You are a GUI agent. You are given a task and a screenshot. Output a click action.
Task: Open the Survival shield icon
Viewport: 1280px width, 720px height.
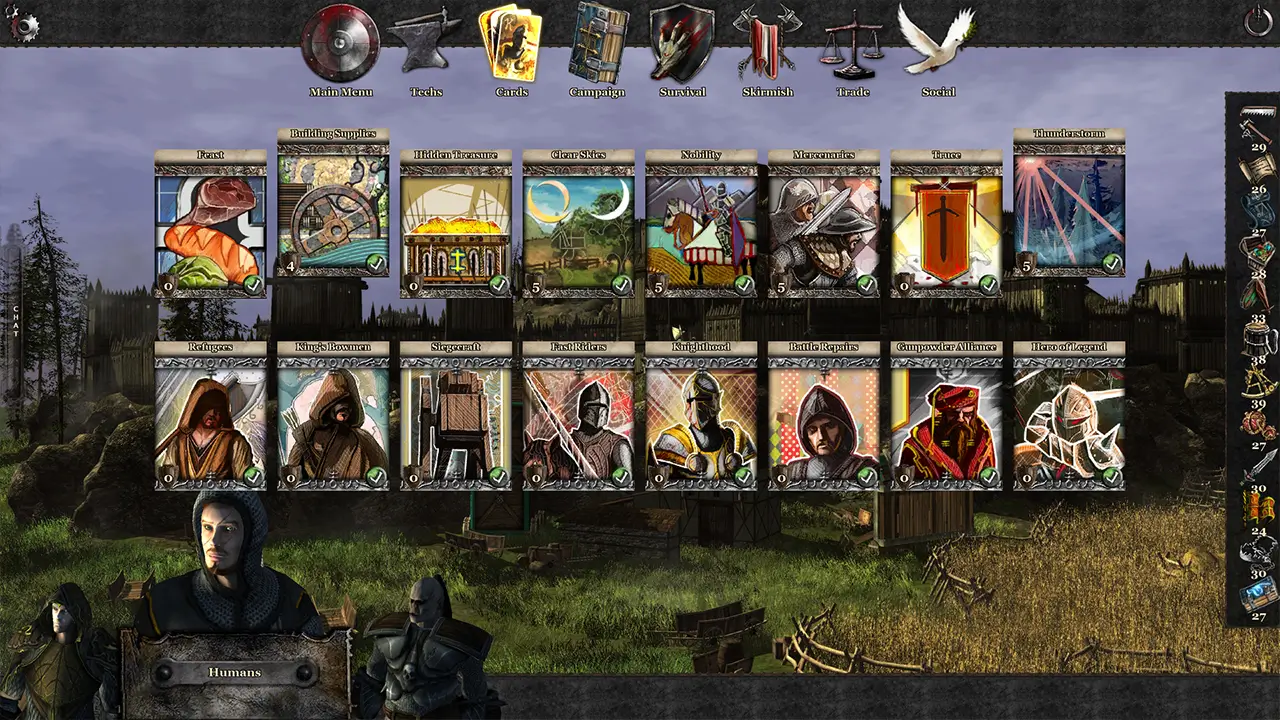[x=682, y=45]
